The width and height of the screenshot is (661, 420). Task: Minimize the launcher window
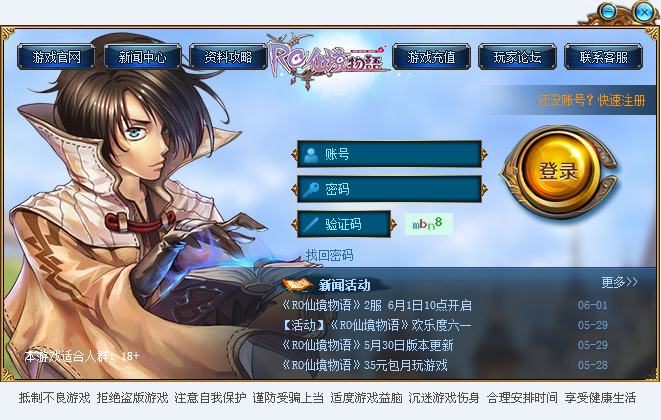[x=609, y=11]
